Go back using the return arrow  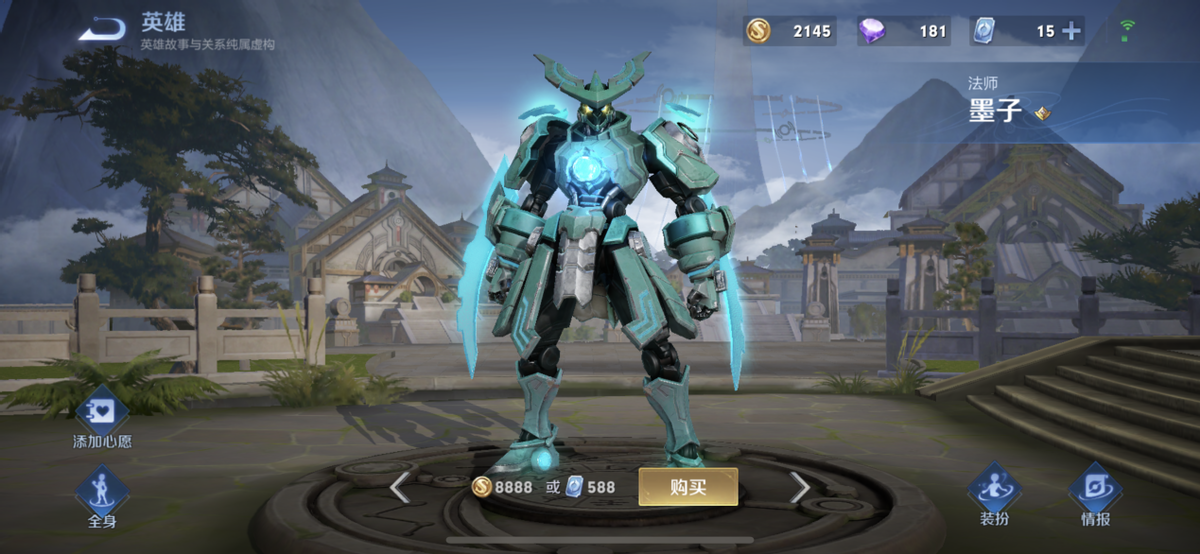[x=103, y=31]
